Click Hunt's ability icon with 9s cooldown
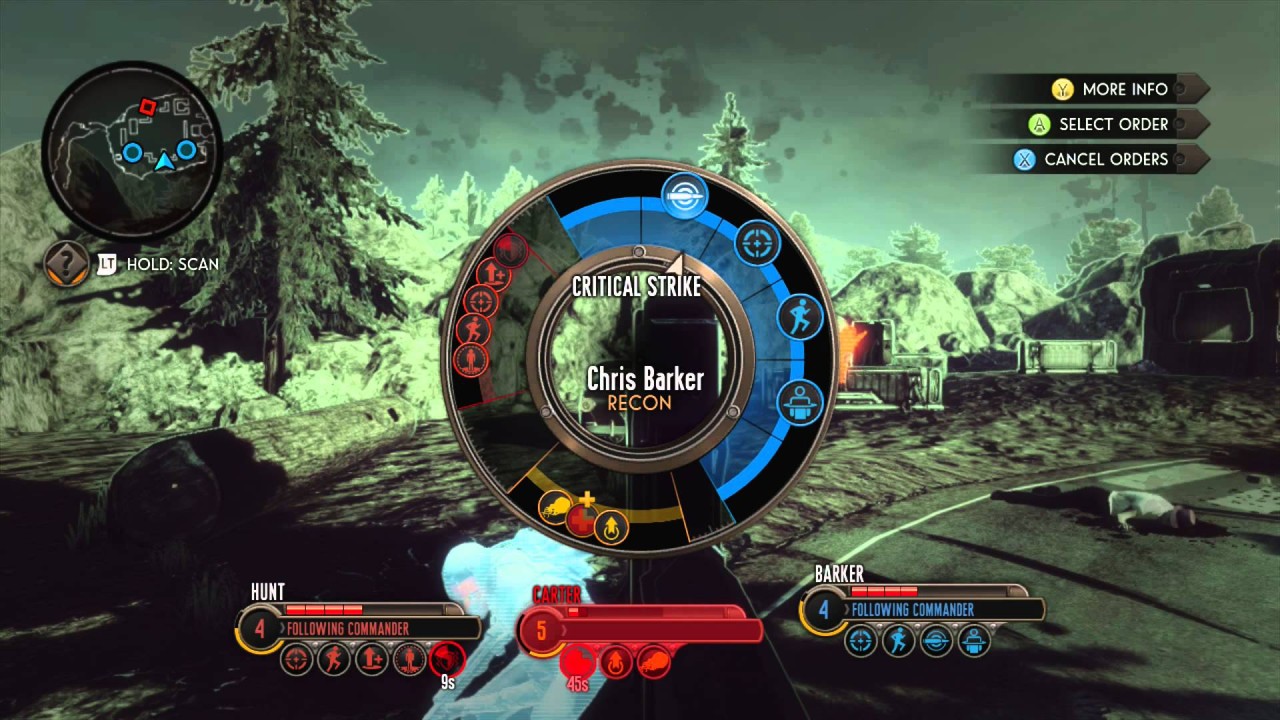This screenshot has width=1280, height=720. click(x=446, y=659)
